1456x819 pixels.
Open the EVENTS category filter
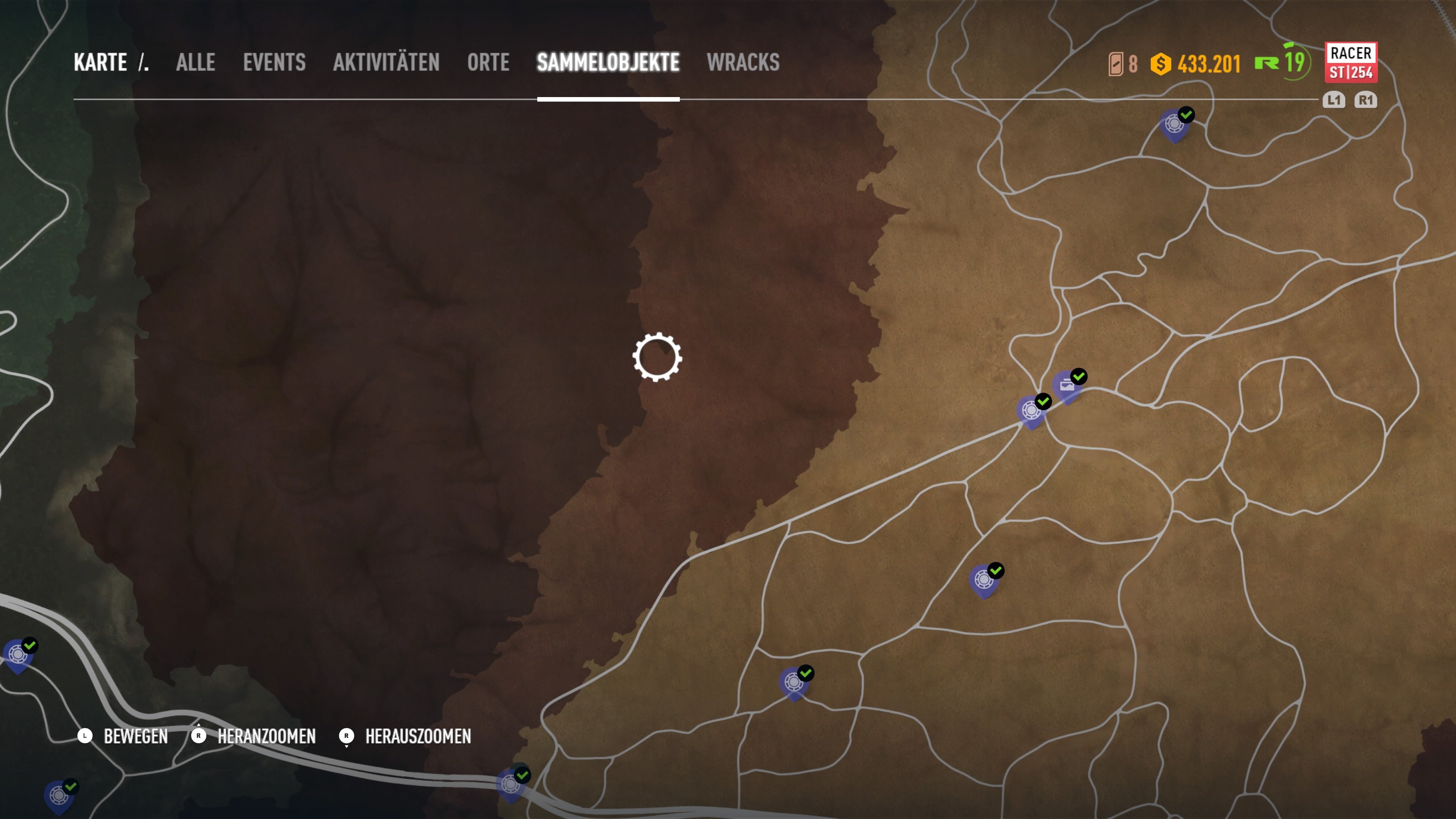pos(273,62)
